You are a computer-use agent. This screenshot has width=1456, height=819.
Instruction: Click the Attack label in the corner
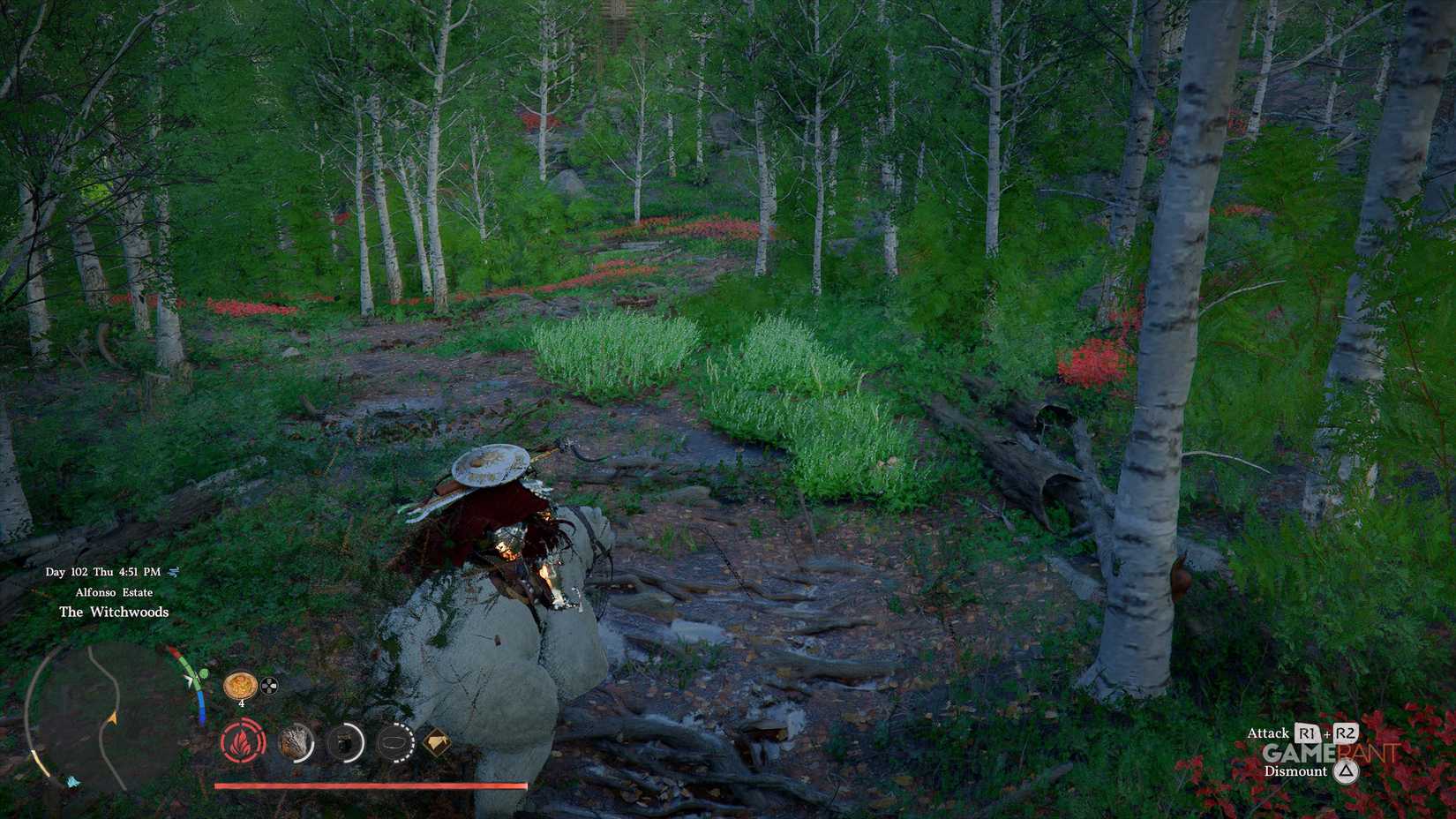(1268, 733)
